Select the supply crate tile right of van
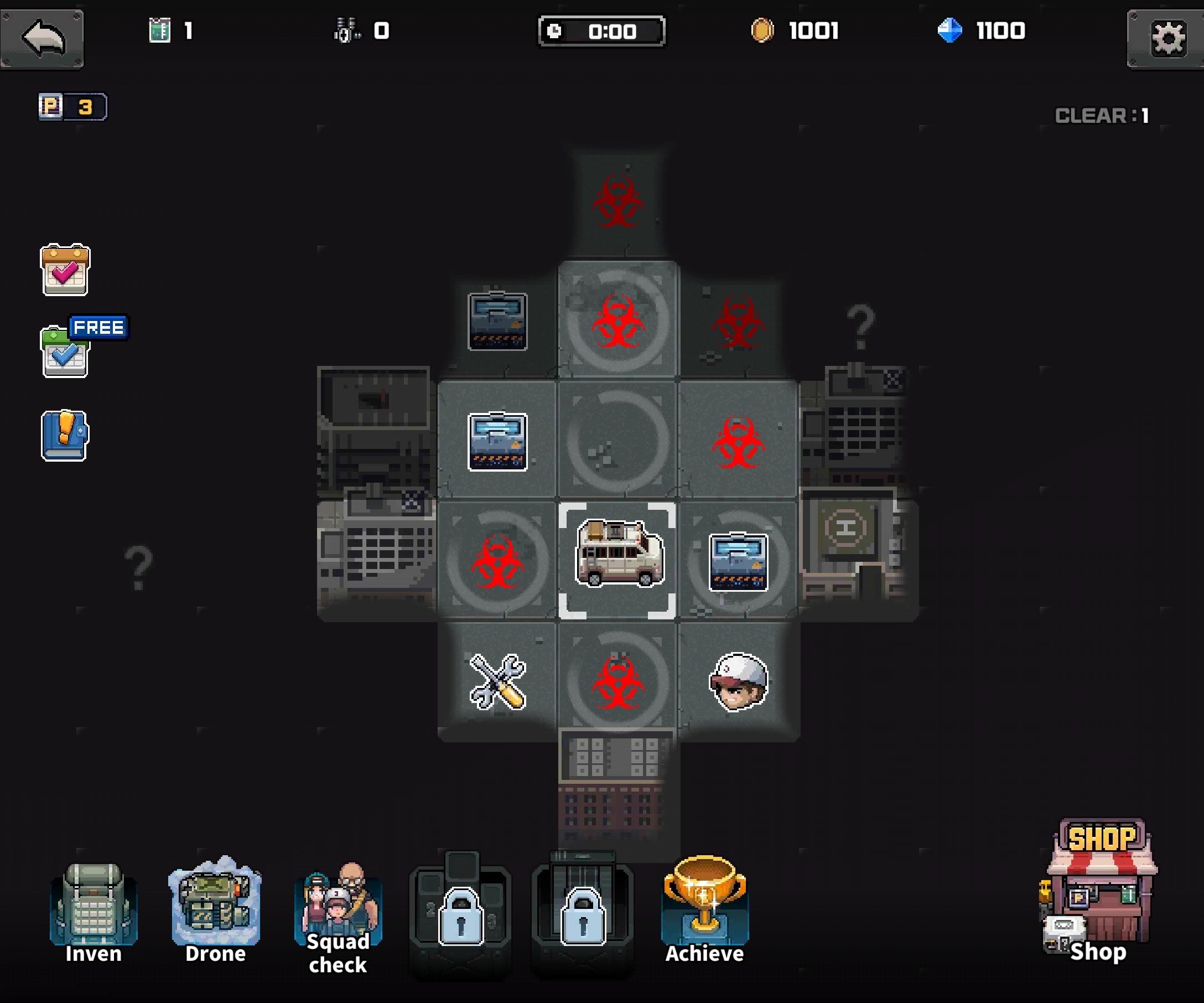The height and width of the screenshot is (1003, 1204). [739, 561]
